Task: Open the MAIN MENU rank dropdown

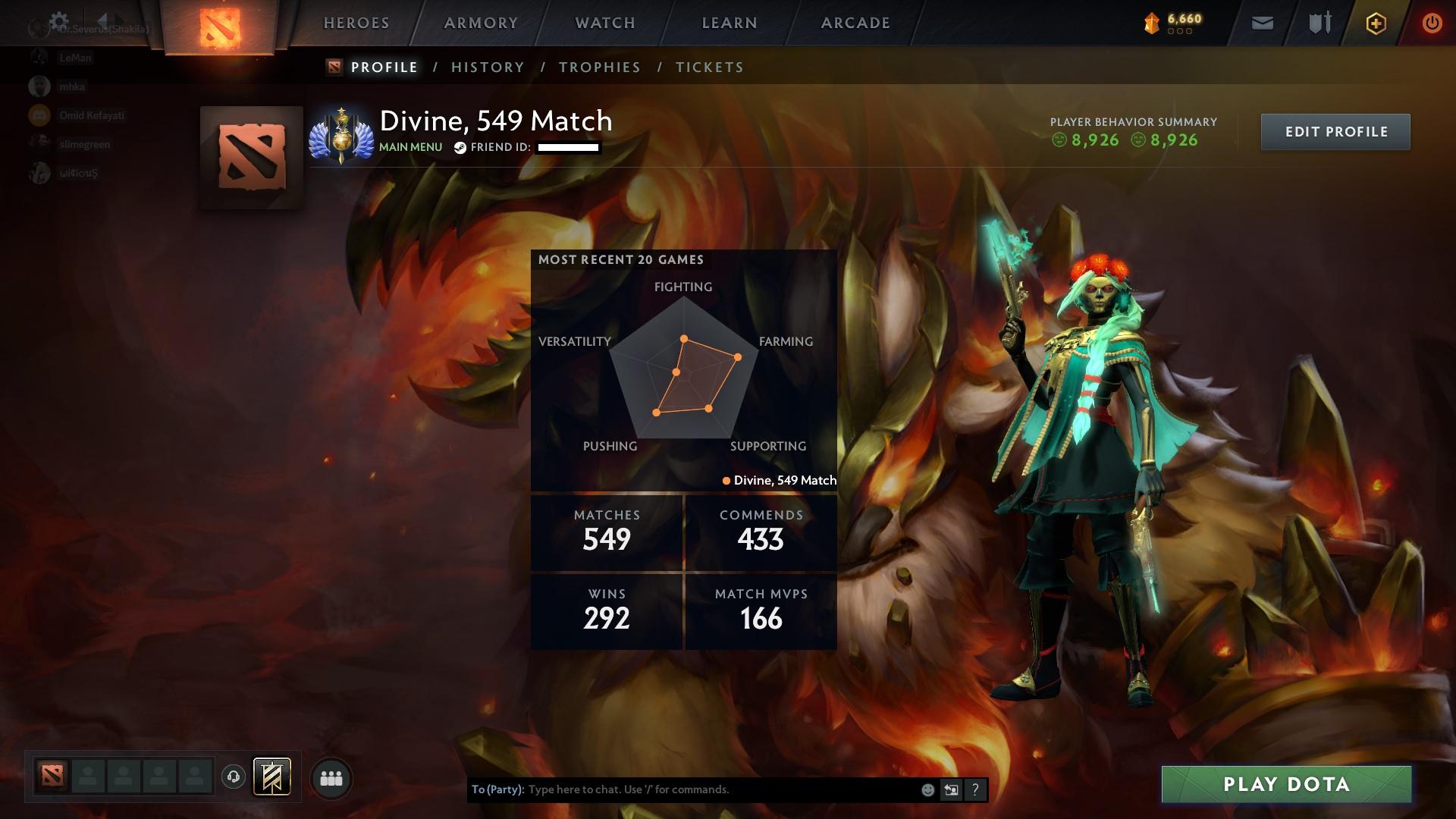Action: click(x=410, y=146)
